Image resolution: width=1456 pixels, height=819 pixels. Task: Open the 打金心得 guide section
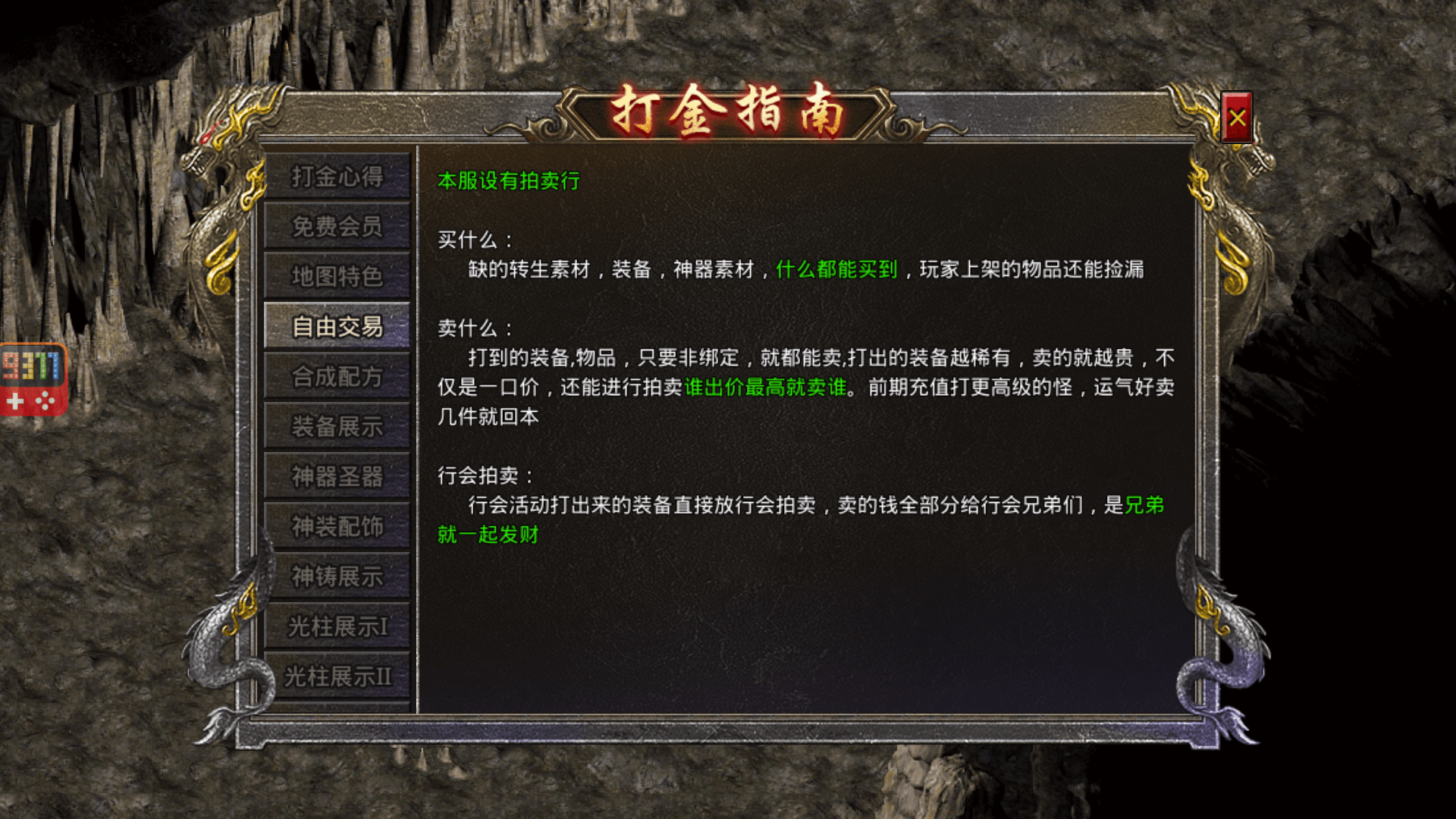click(x=337, y=179)
